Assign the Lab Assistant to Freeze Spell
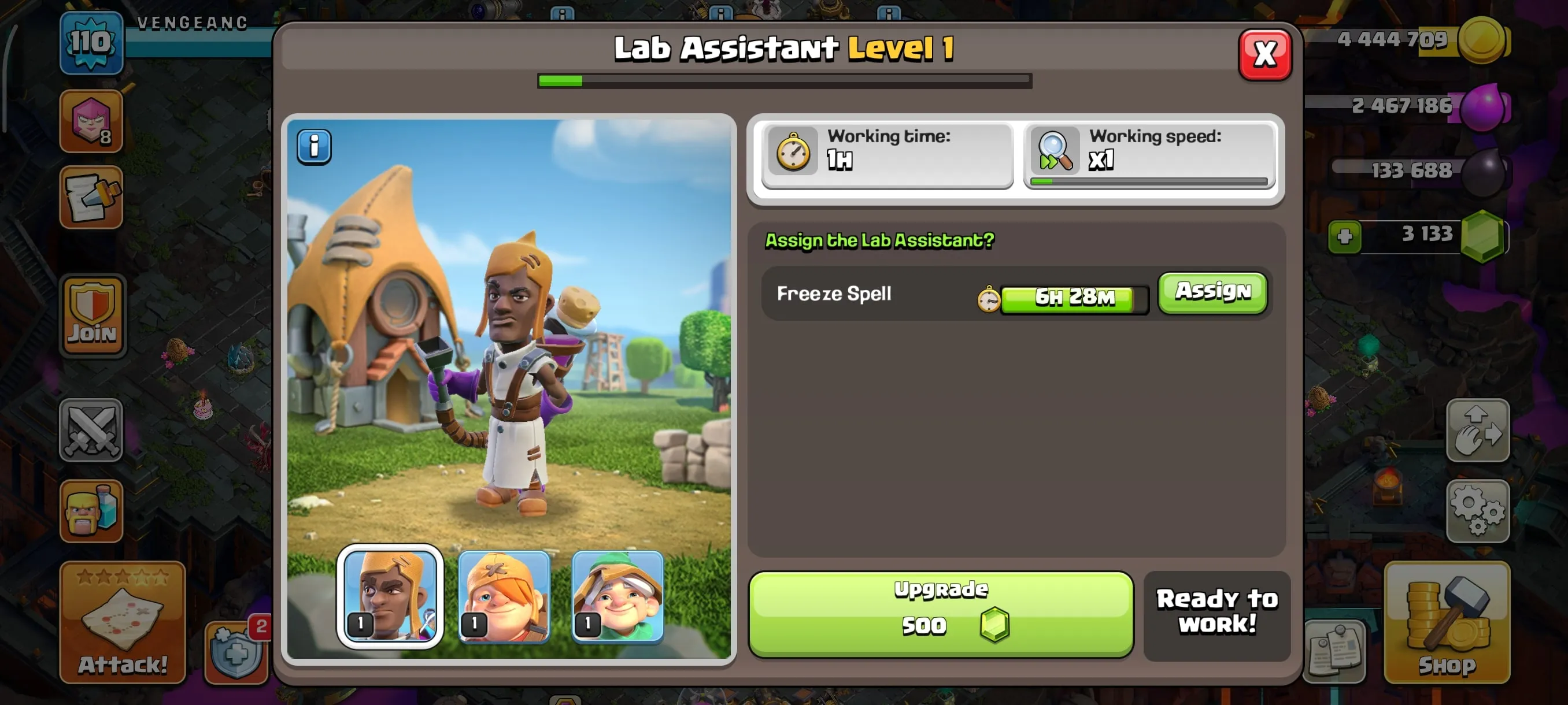This screenshot has width=1568, height=705. click(x=1211, y=292)
